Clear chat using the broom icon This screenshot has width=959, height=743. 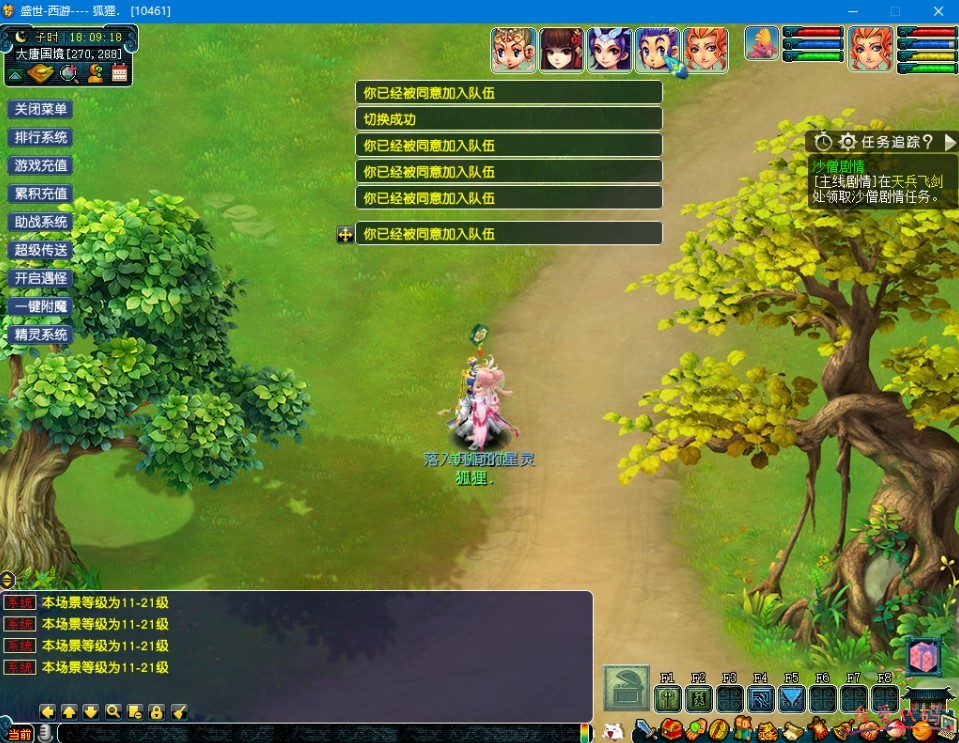pyautogui.click(x=179, y=712)
